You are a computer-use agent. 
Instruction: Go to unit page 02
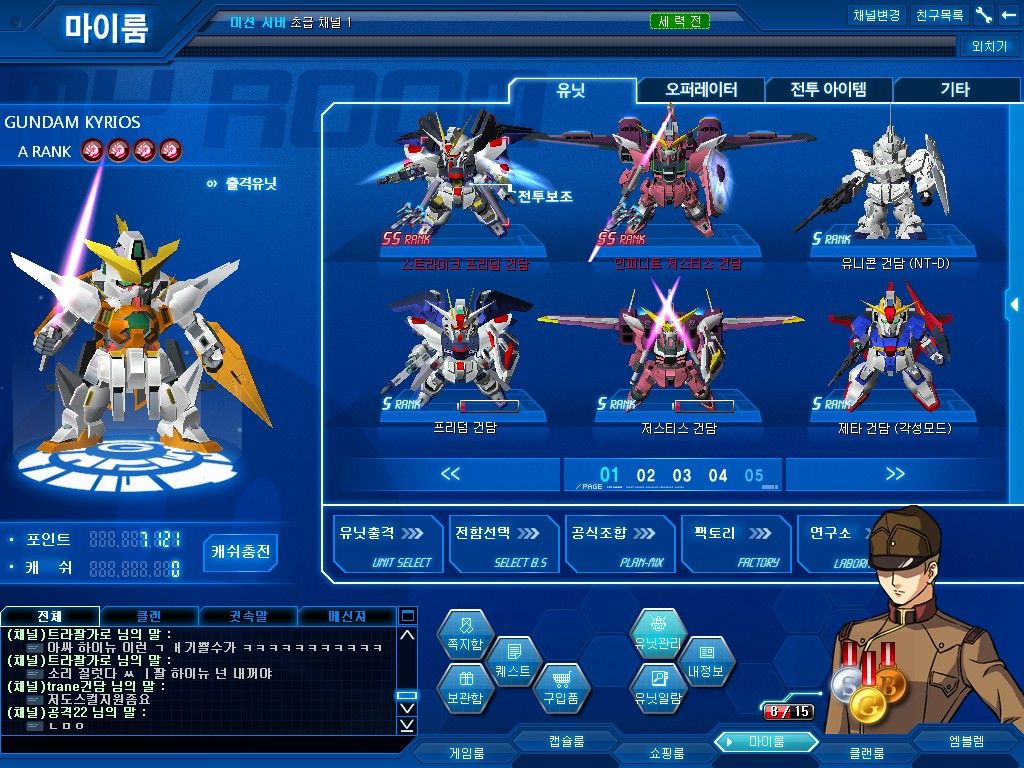(x=646, y=476)
